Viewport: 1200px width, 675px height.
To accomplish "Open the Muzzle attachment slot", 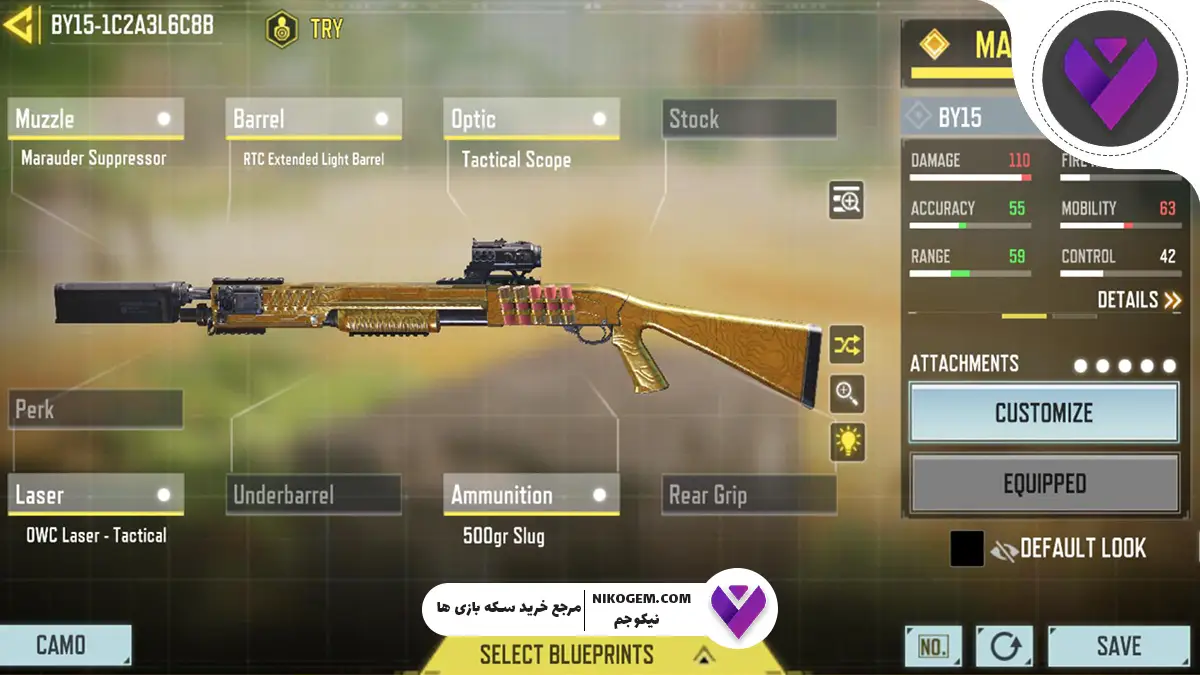I will 95,119.
